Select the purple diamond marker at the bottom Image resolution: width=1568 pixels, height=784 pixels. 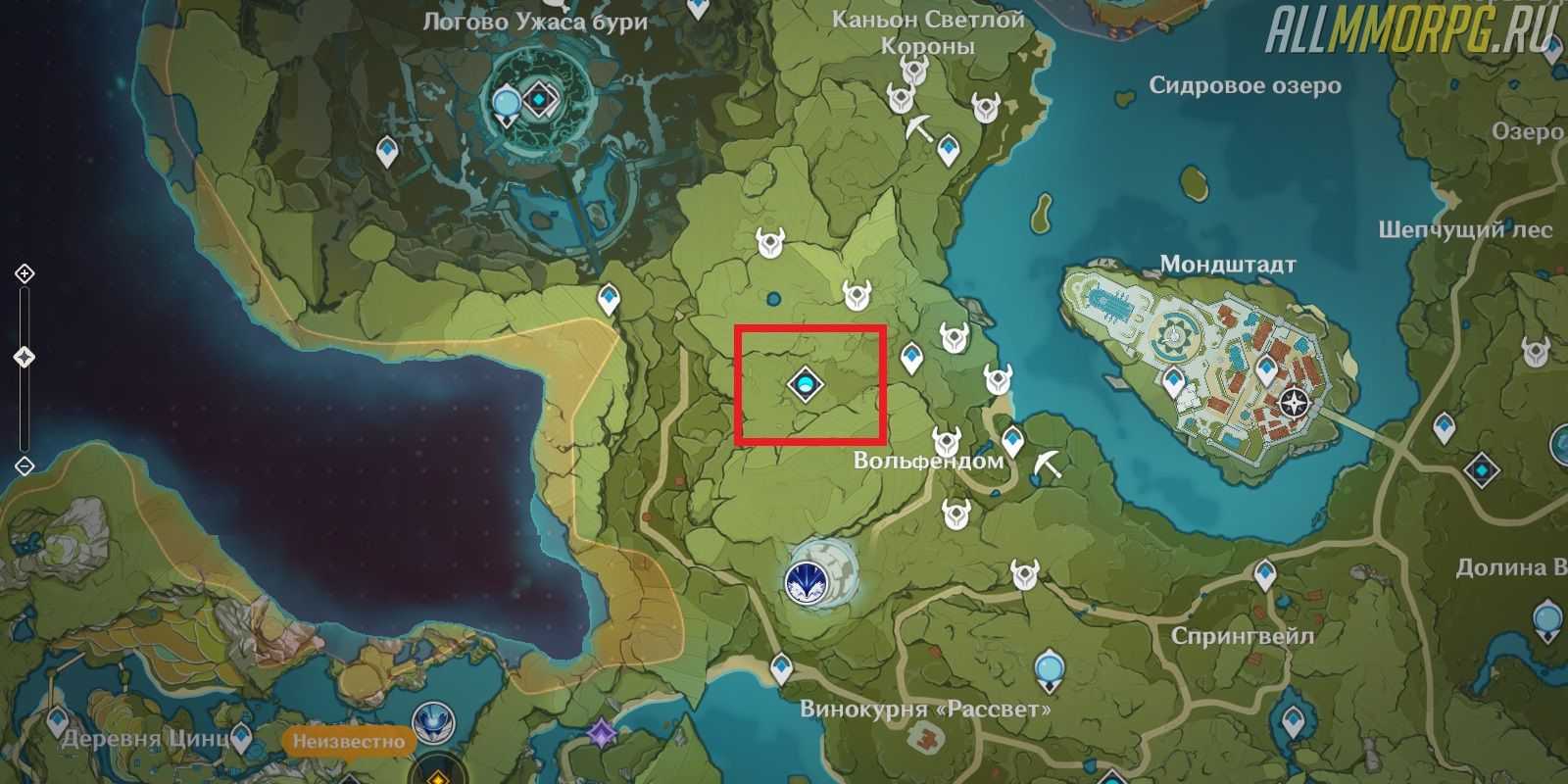[600, 730]
